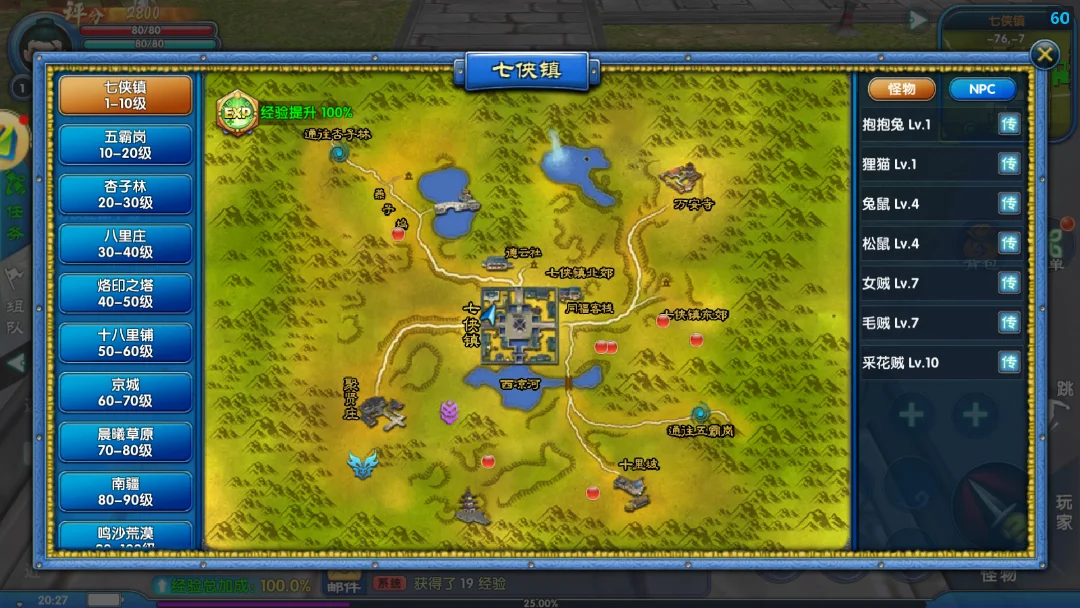Open the 五霸岗 10-20级 map

coord(126,145)
